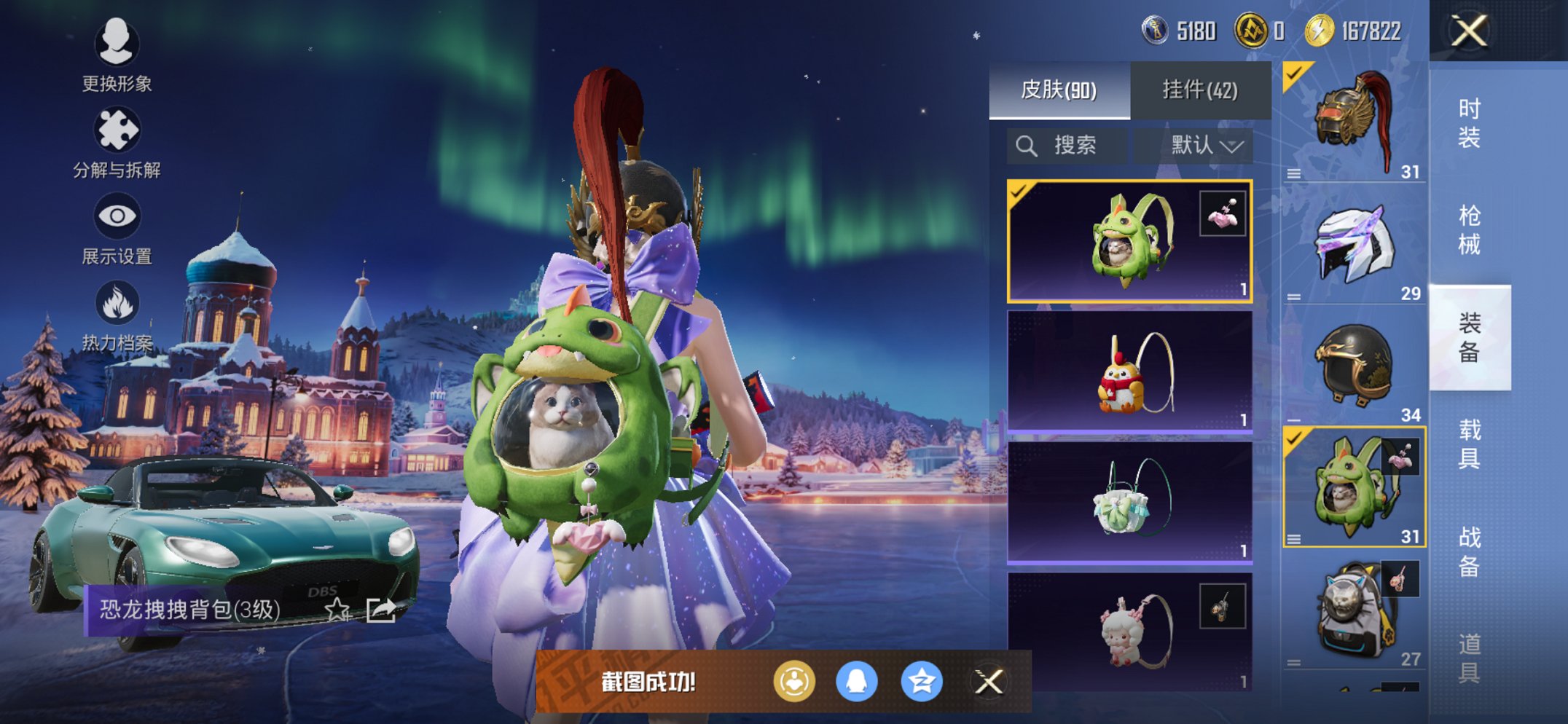Image resolution: width=1568 pixels, height=724 pixels.
Task: Choose the white and purple helmet slot
Action: tap(1353, 245)
